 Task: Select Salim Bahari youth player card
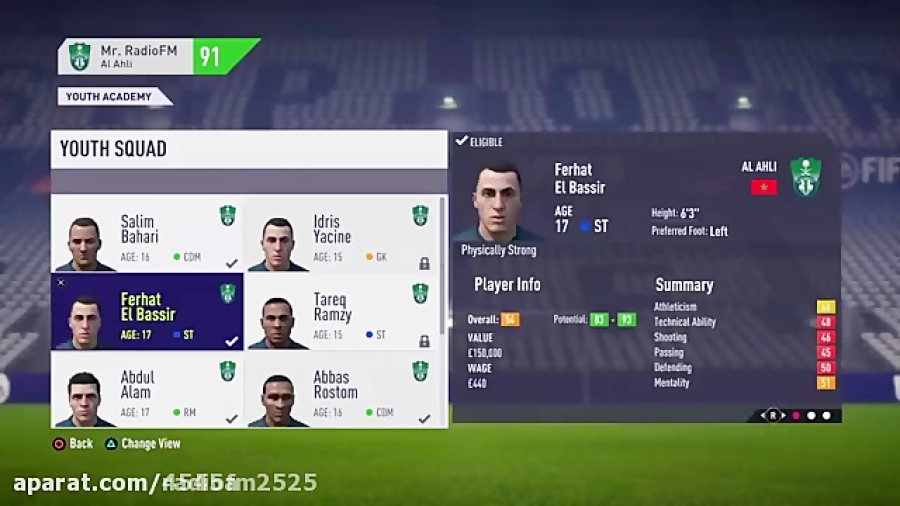point(147,234)
